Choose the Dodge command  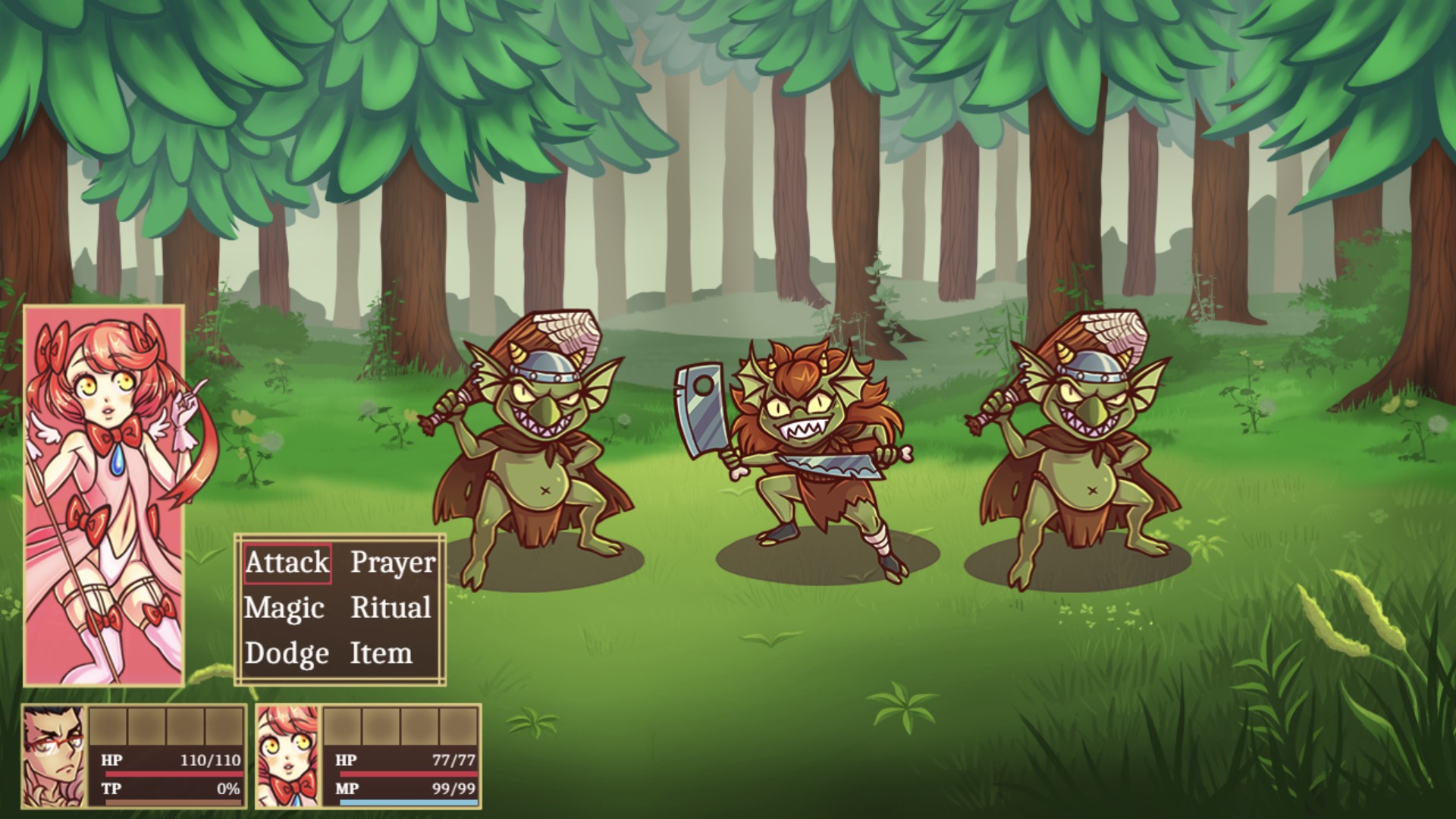click(x=287, y=654)
